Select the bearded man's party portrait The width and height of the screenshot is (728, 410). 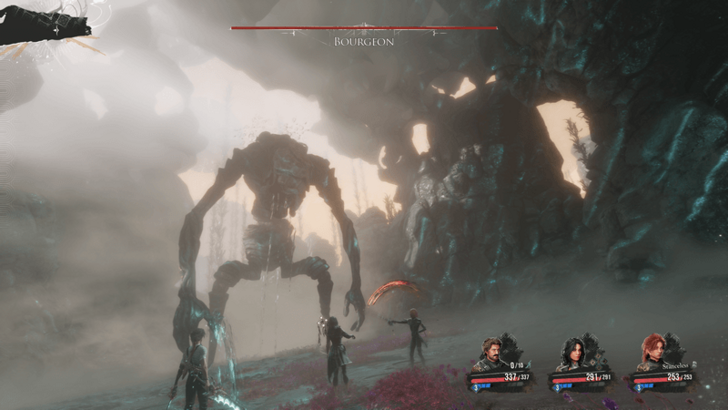coord(490,354)
